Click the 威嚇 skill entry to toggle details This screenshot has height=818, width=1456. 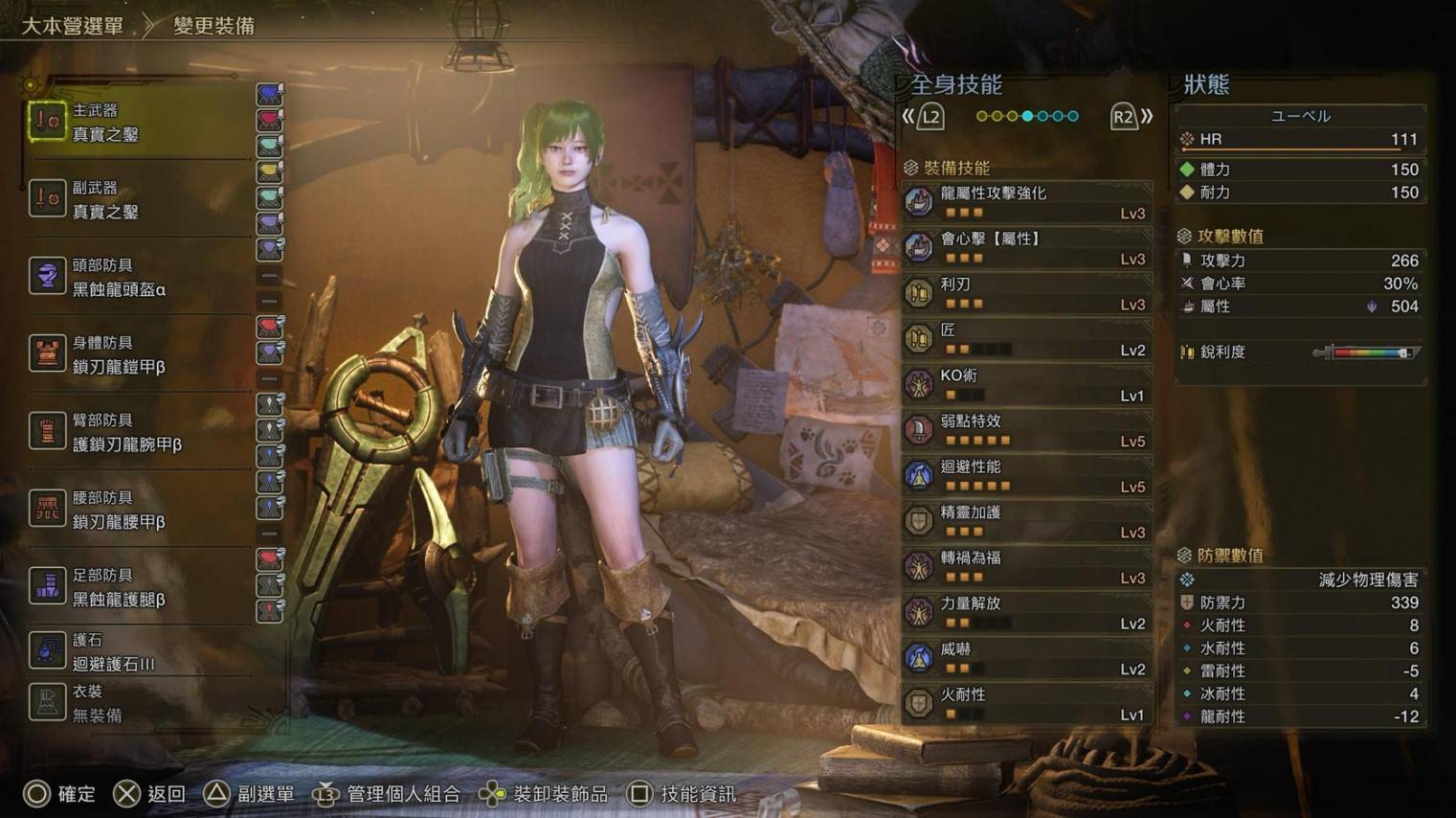(1024, 657)
